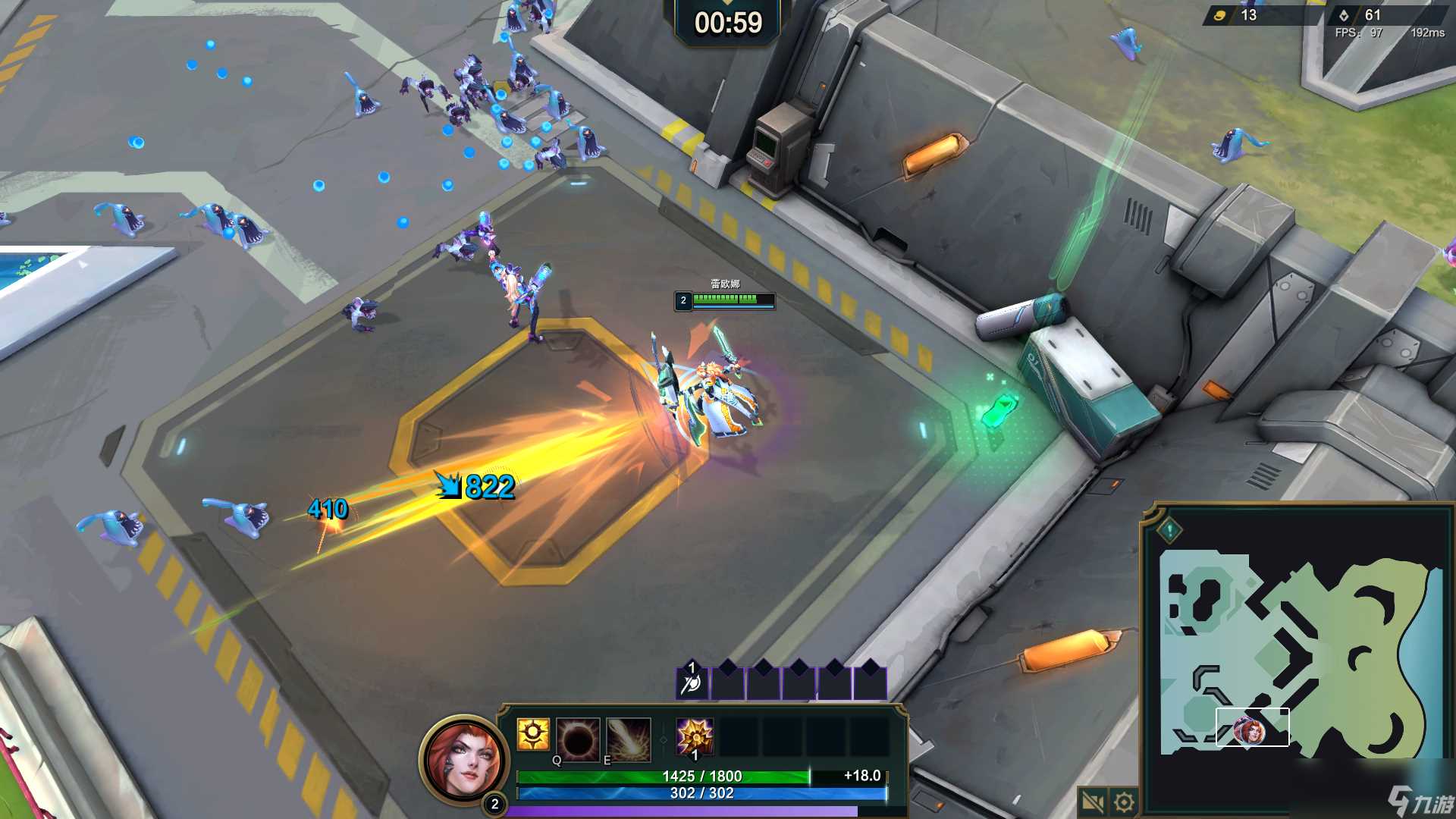Click the player hero icon on the minimap
This screenshot has height=819, width=1456.
coord(1248,733)
